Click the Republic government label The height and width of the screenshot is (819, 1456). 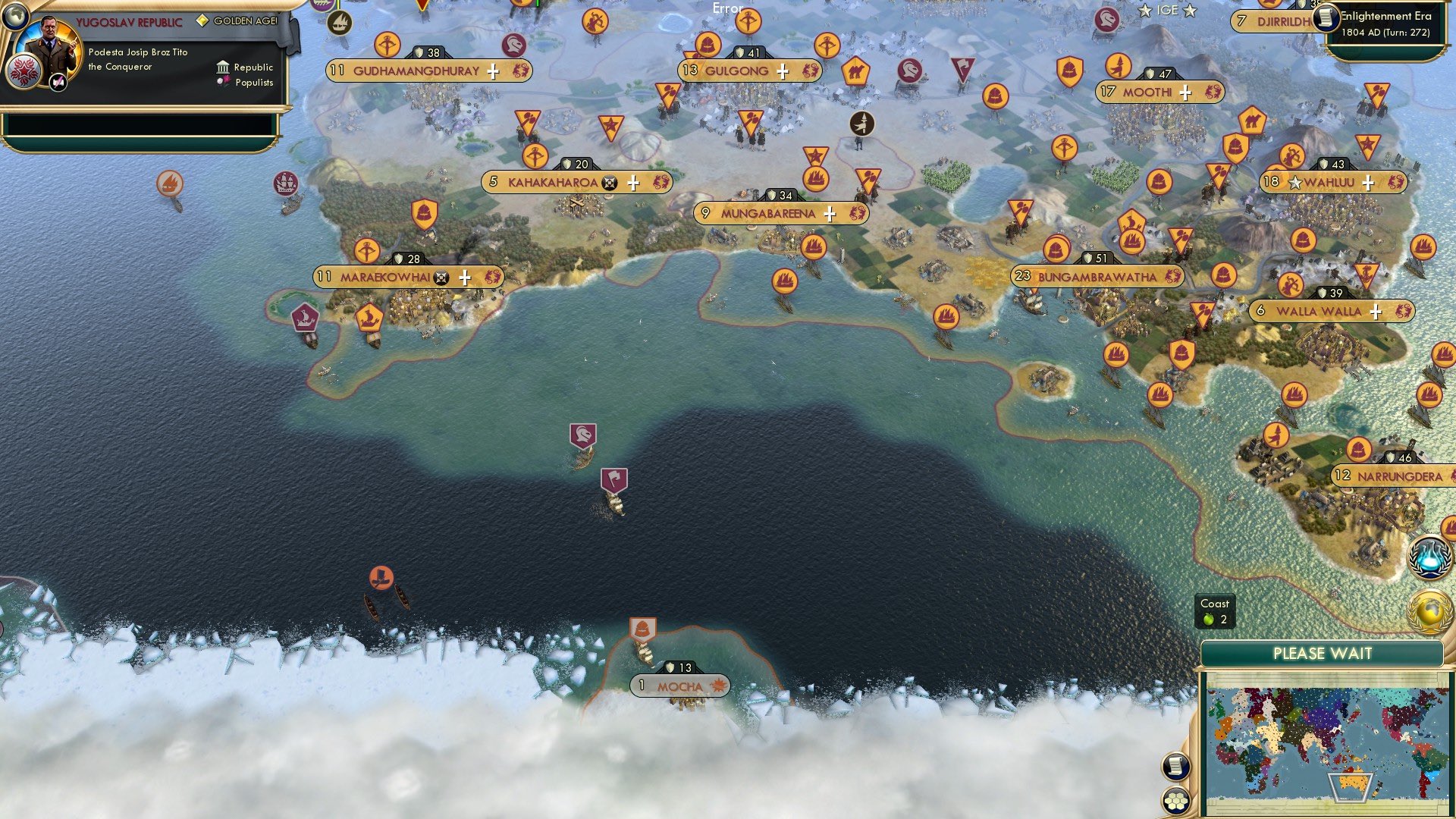pyautogui.click(x=253, y=67)
